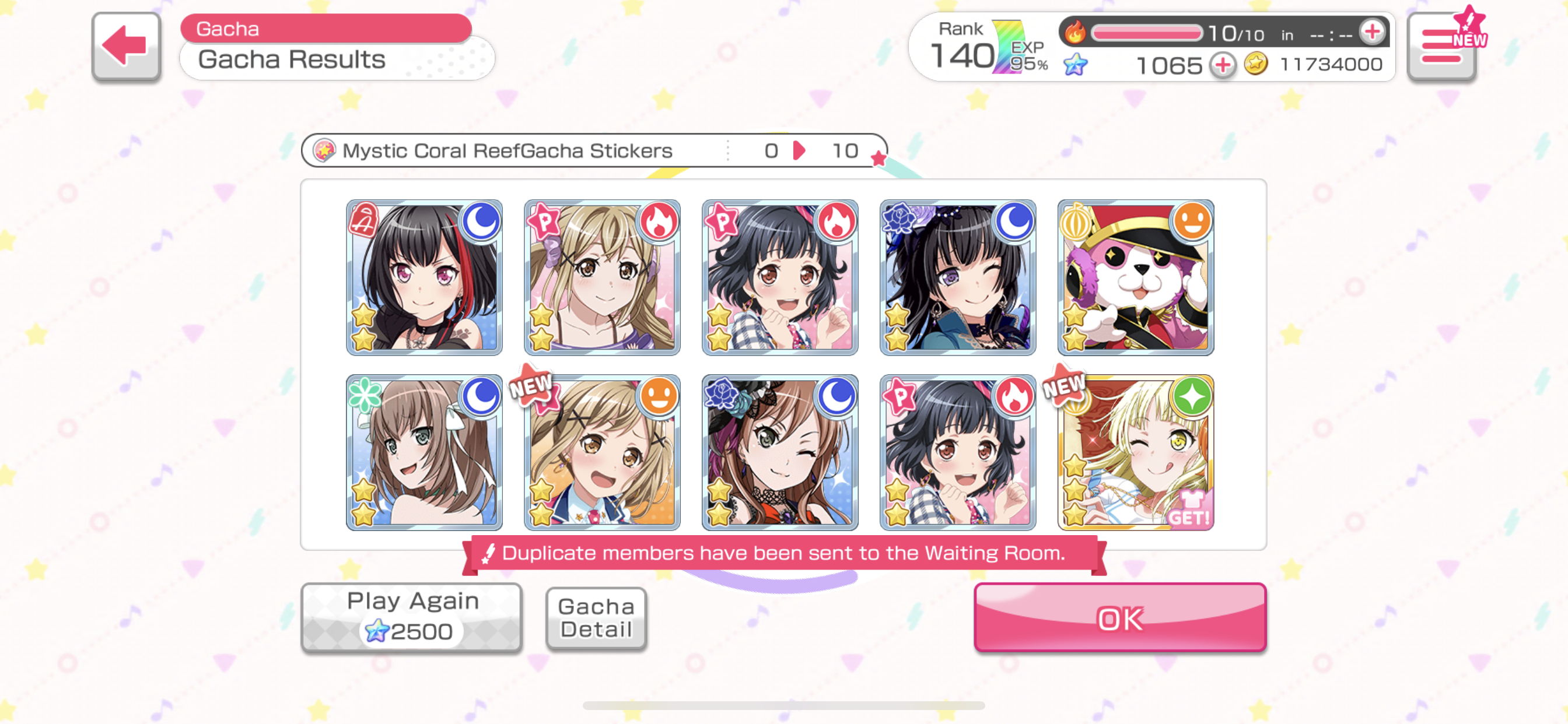Open the Gacha Detail page
The image size is (1568, 724).
[596, 617]
